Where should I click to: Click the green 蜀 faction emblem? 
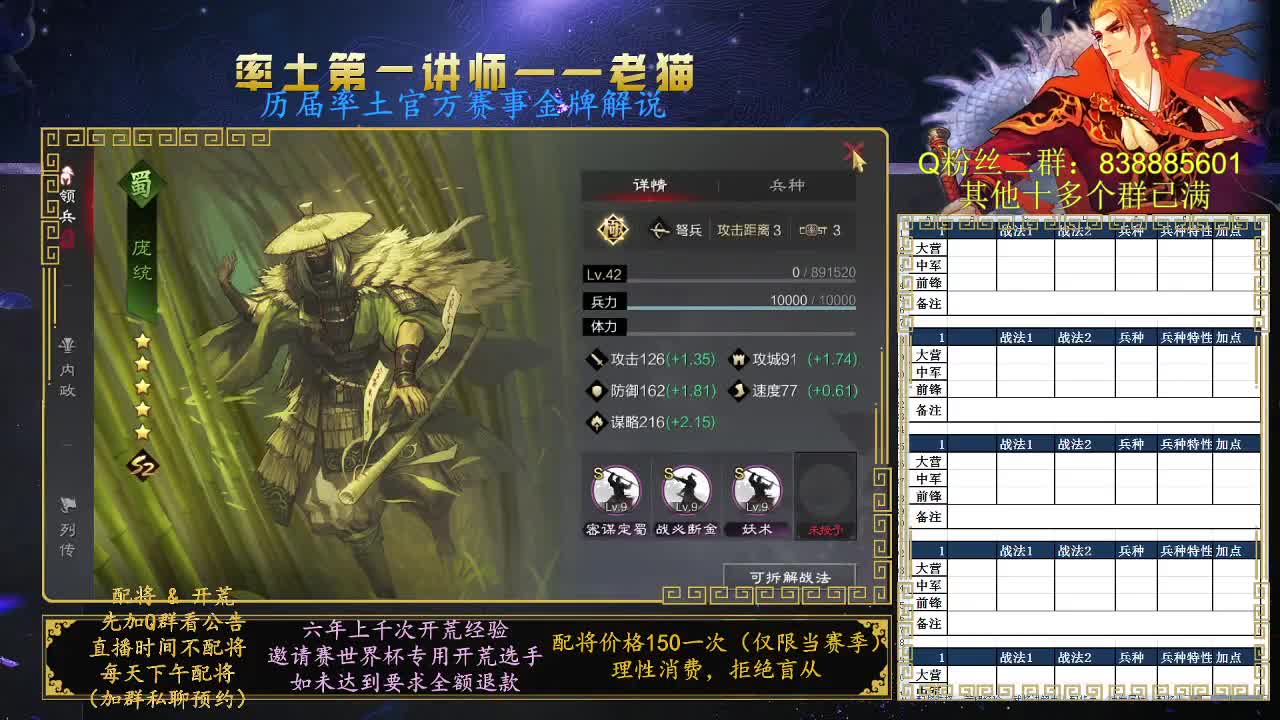point(143,184)
